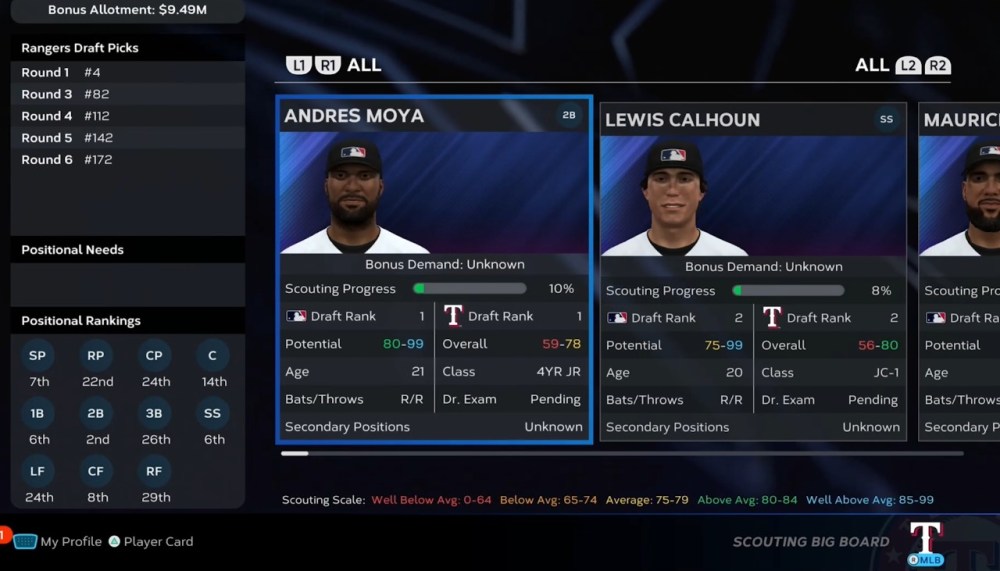
Task: Open the partially visible third prospect card
Action: coord(960,272)
